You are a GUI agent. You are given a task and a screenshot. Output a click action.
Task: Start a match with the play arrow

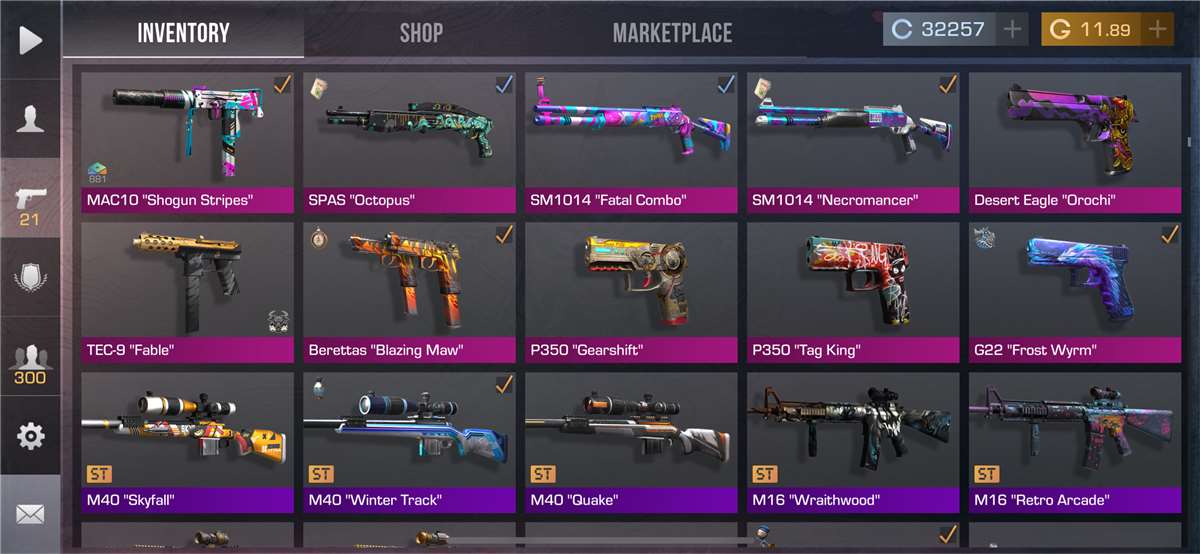[30, 40]
